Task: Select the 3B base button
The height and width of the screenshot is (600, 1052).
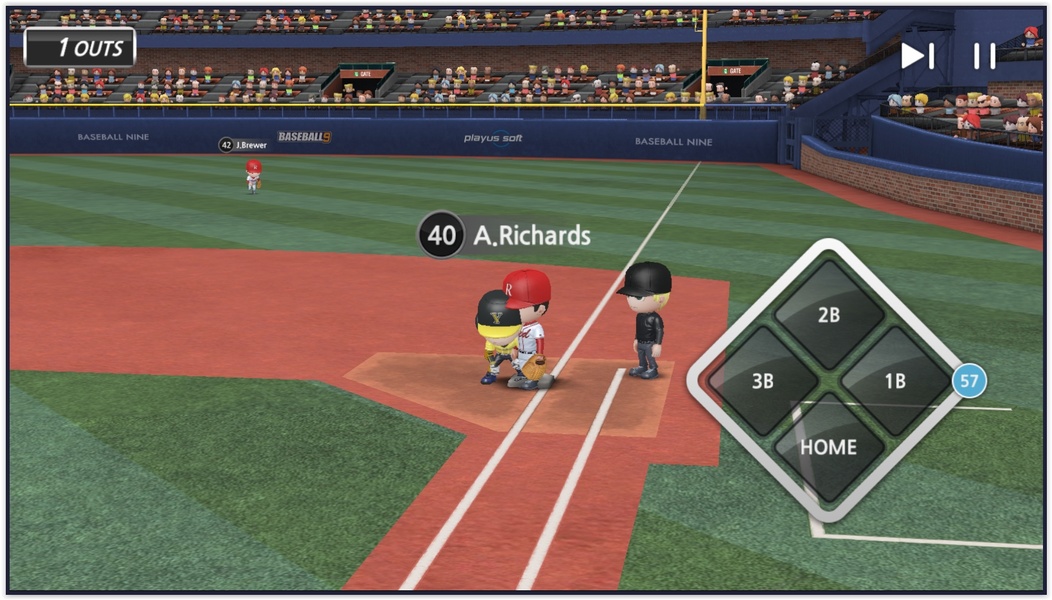Action: point(763,381)
